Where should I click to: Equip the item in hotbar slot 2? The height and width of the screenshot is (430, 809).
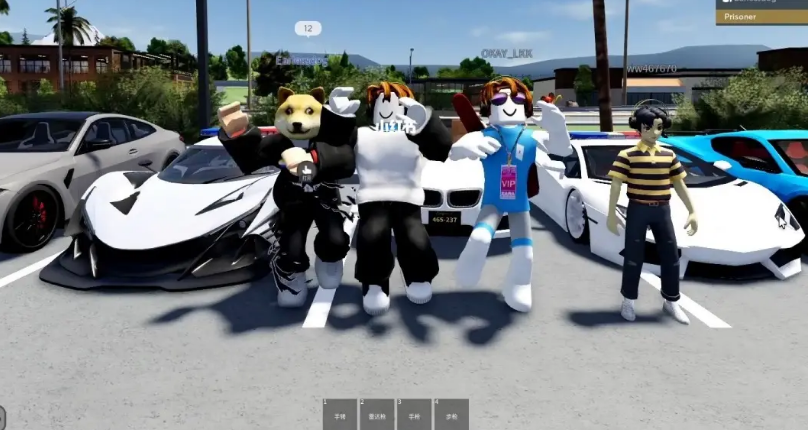[x=377, y=414]
